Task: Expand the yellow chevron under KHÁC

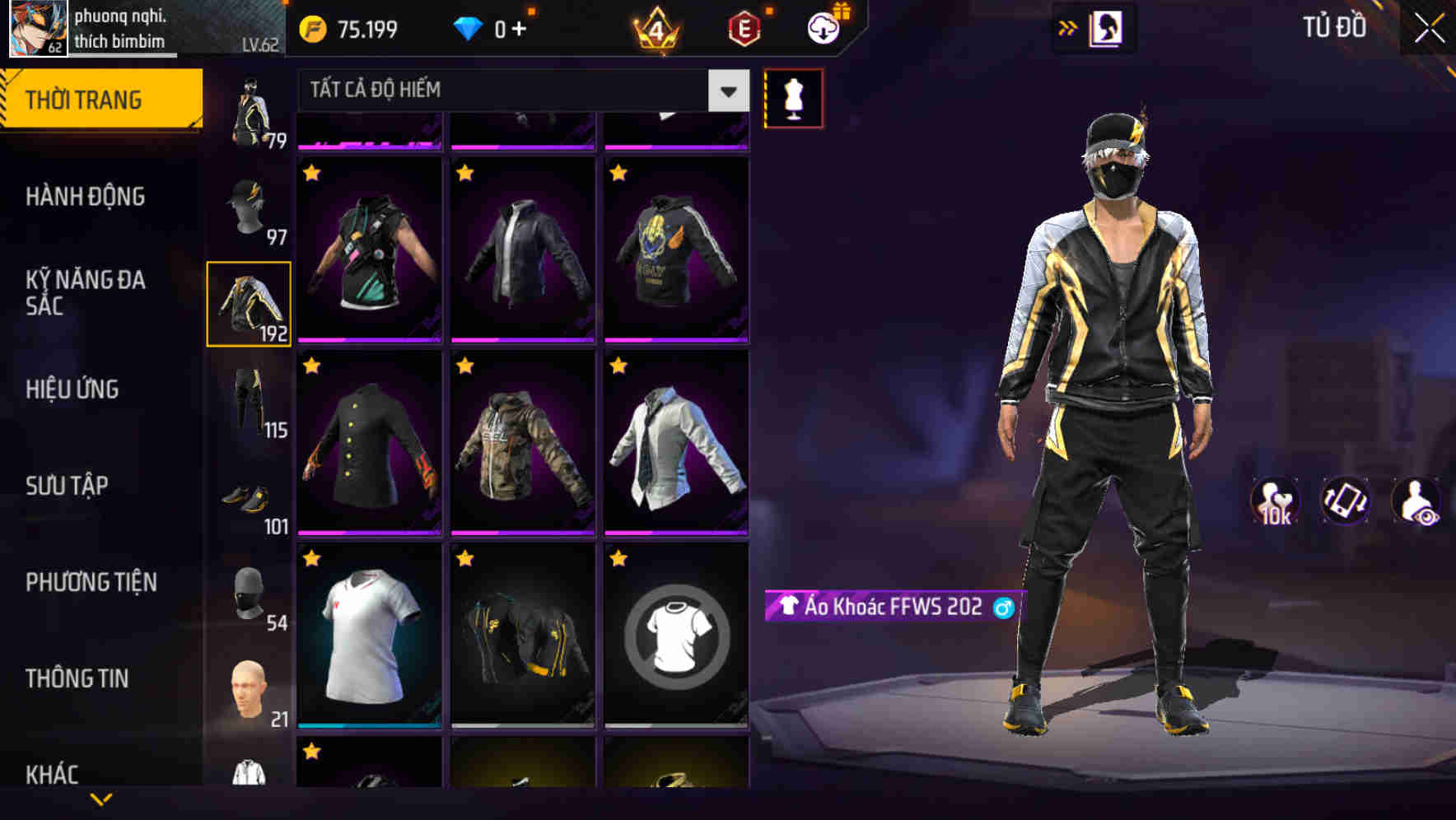Action: 99,799
